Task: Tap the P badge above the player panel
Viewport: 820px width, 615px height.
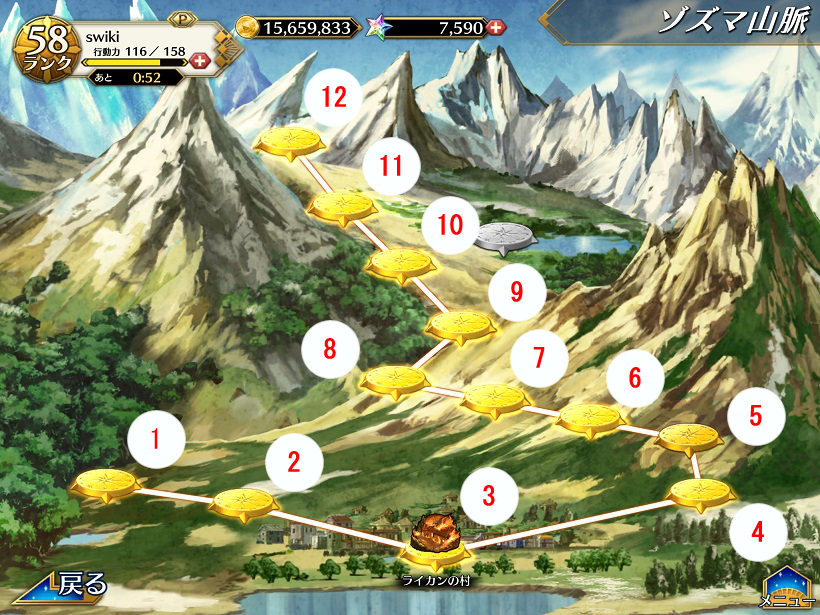Action: 183,19
